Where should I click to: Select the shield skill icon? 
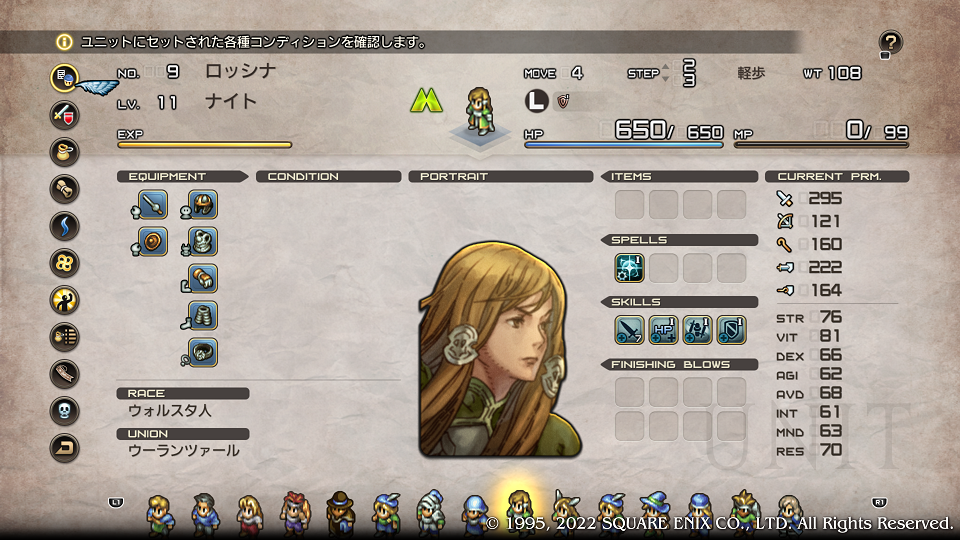pos(732,329)
